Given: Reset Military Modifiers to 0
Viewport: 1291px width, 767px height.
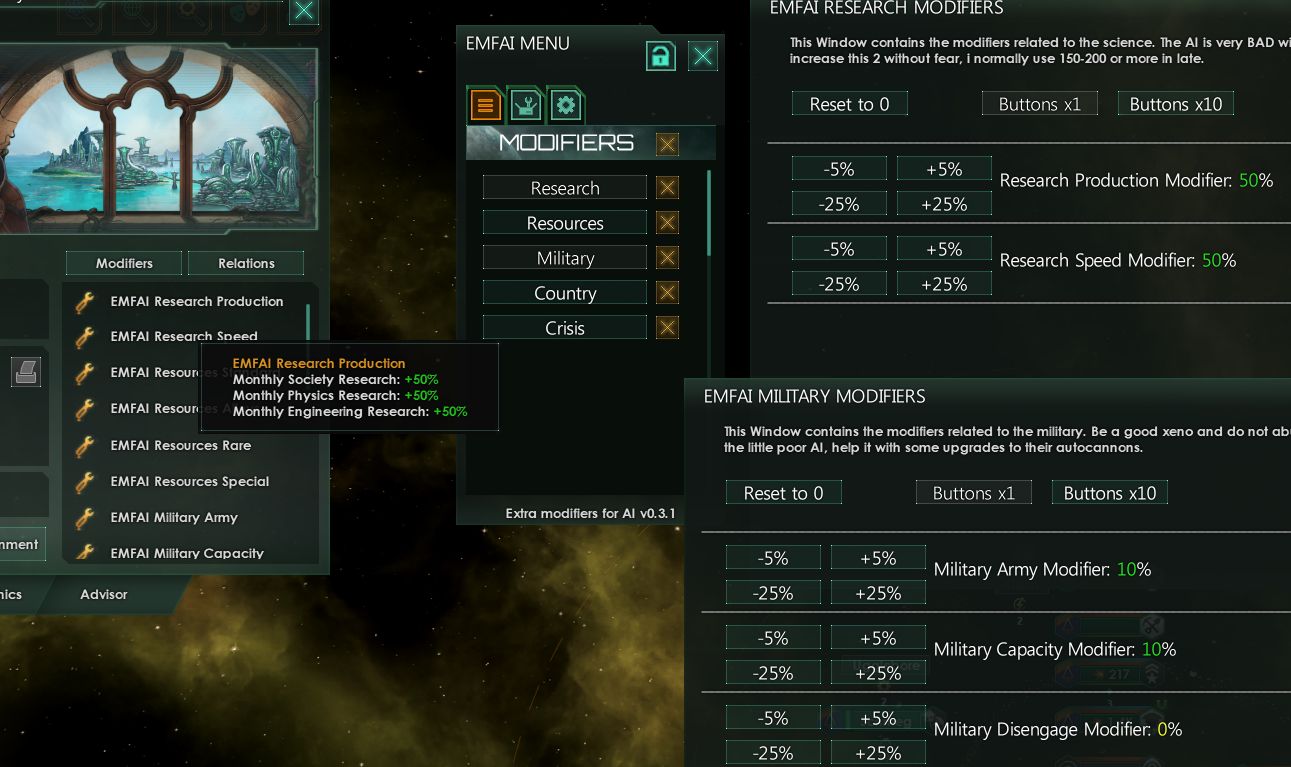Looking at the screenshot, I should (783, 492).
